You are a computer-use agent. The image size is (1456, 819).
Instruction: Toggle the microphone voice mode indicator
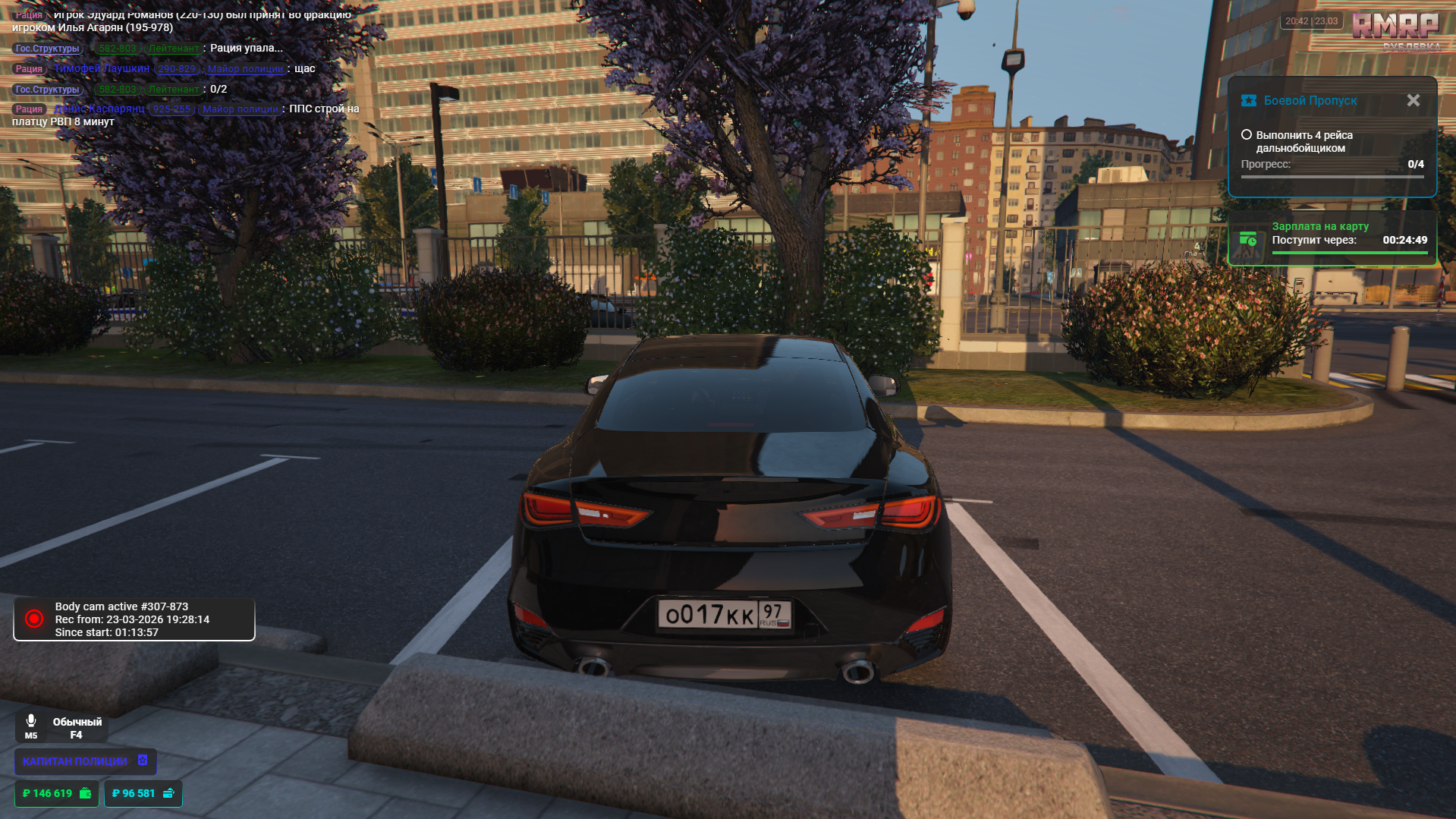coord(31,726)
